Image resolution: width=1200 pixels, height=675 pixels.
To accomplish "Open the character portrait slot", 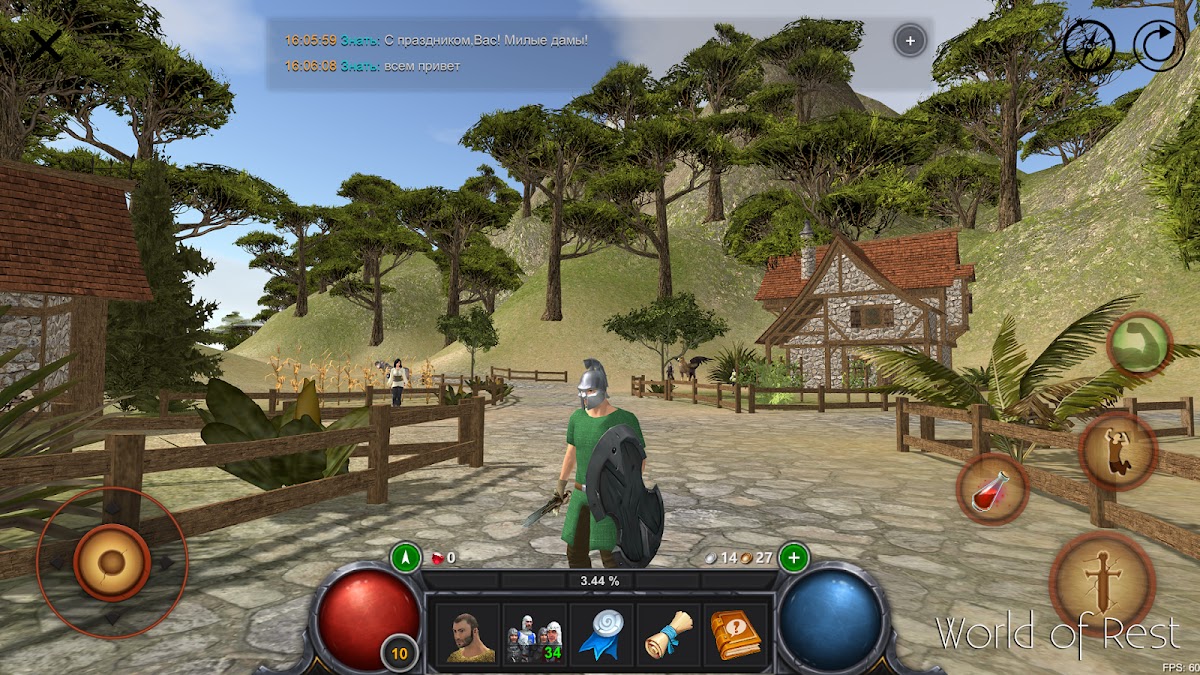I will pos(470,633).
